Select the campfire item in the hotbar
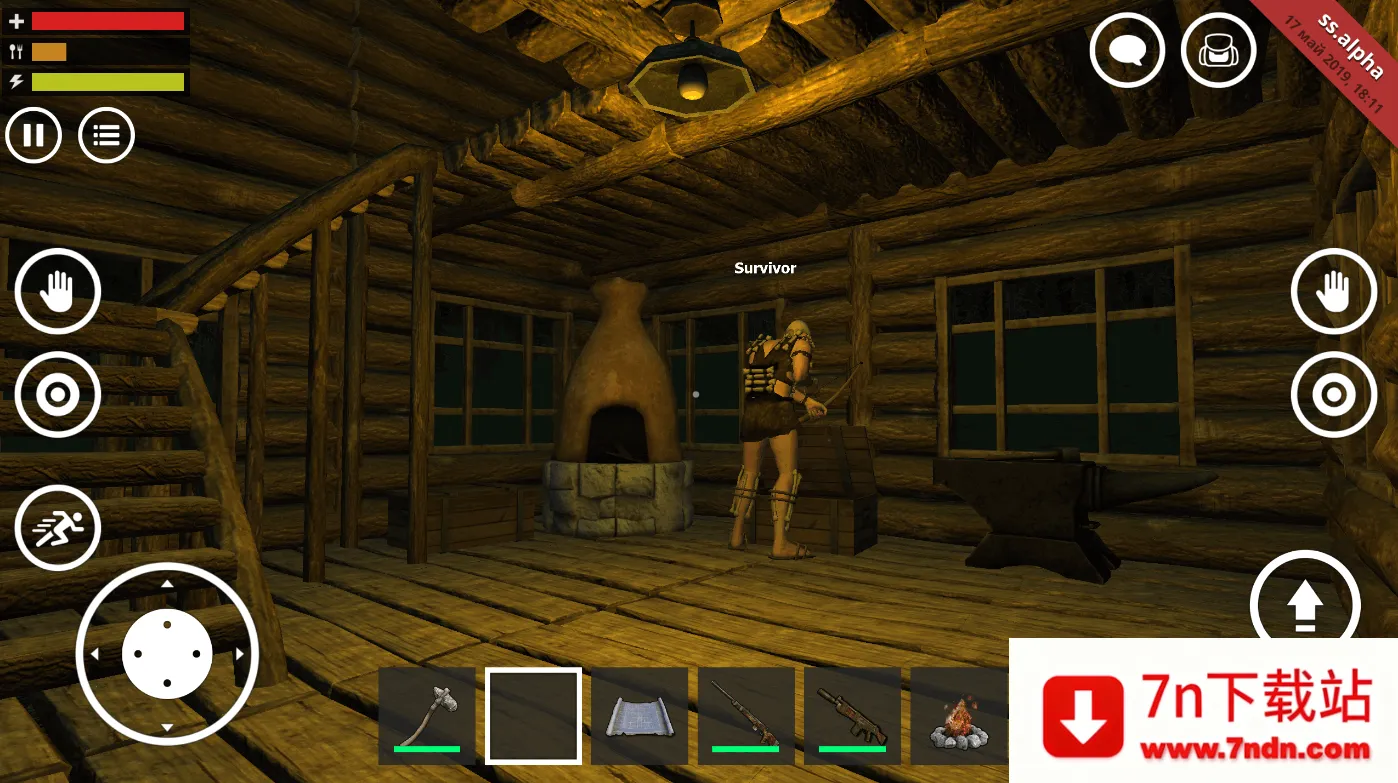 [x=958, y=715]
